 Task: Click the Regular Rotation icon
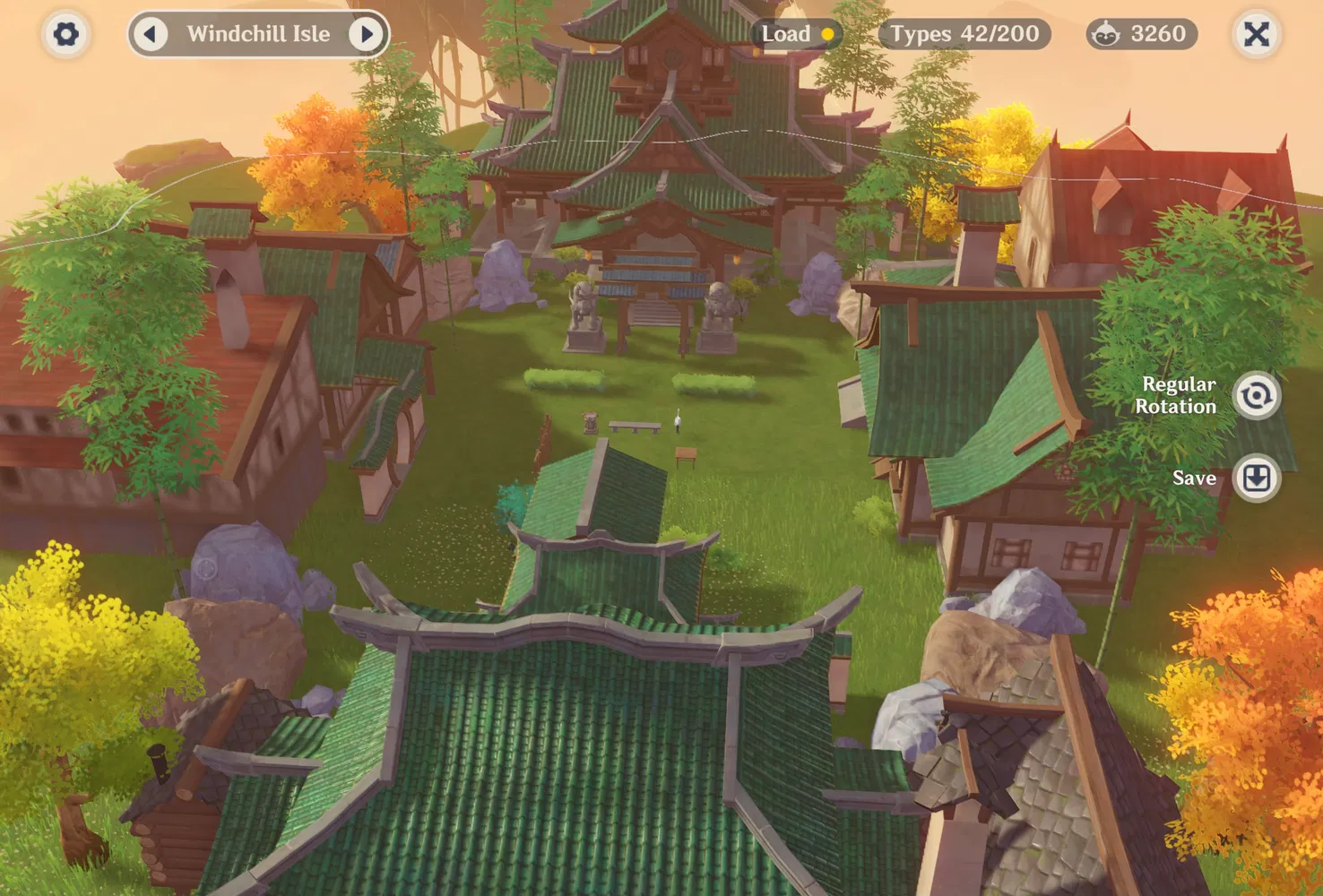(x=1258, y=394)
